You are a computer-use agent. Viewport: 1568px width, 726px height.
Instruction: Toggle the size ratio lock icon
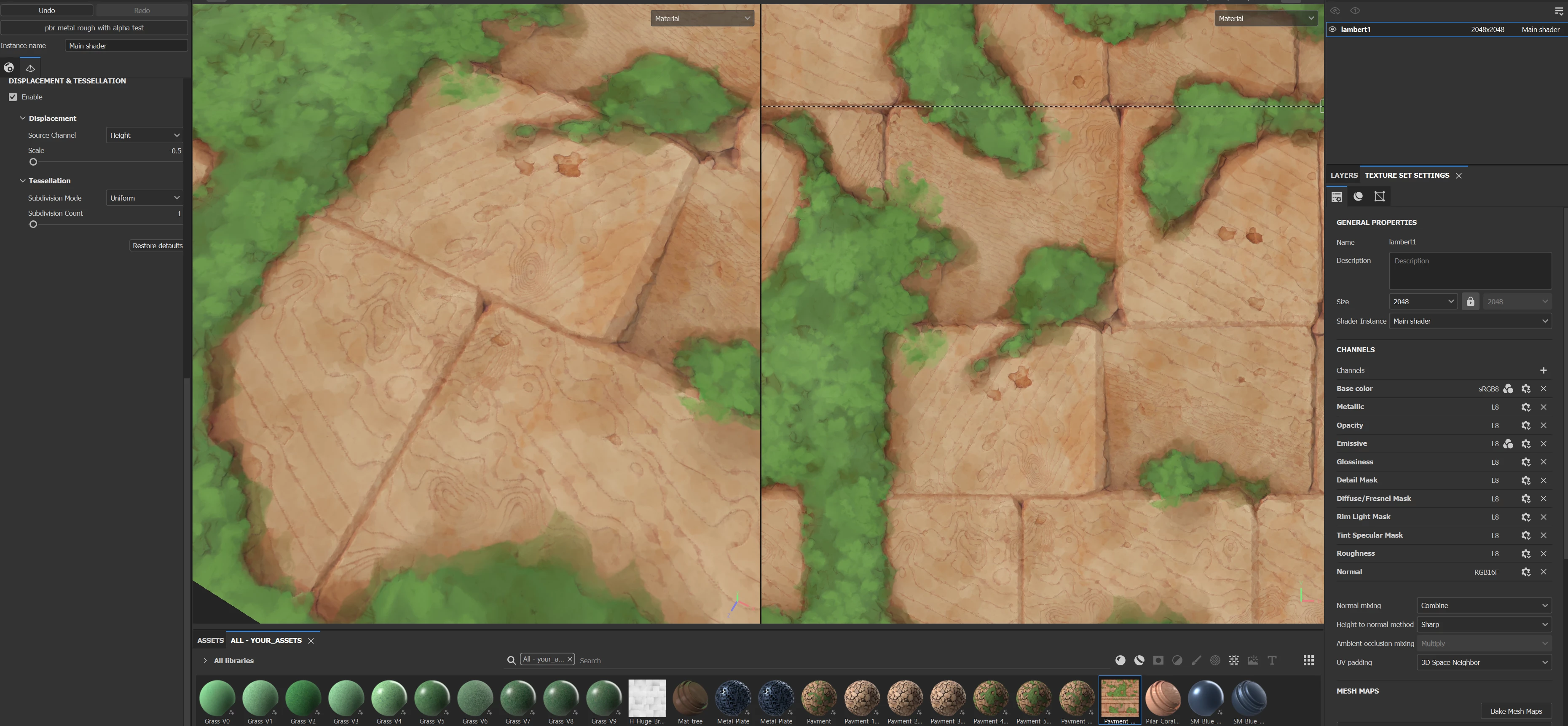1470,302
